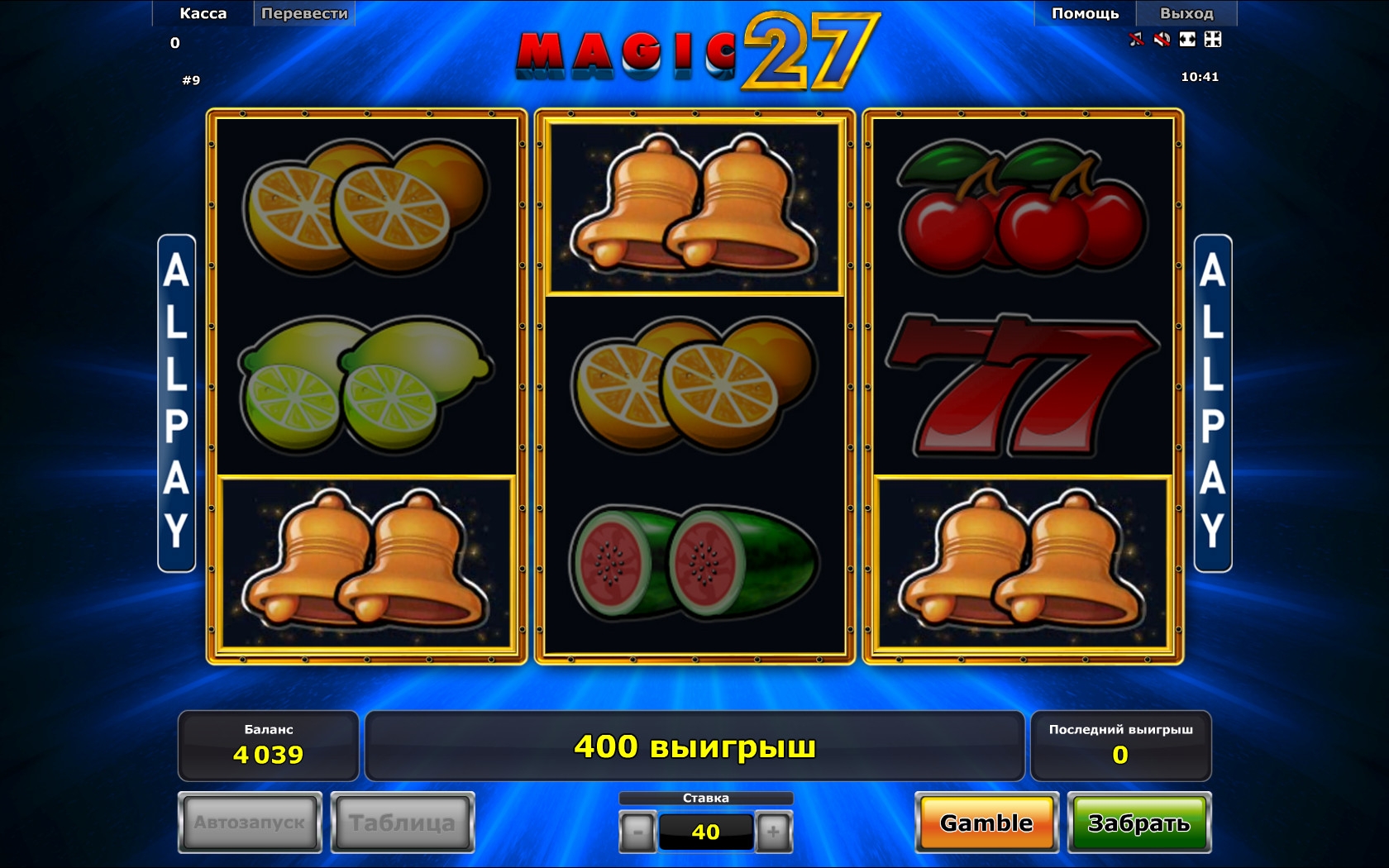The image size is (1389, 868).
Task: Open the Помощь help menu
Action: point(1085,13)
